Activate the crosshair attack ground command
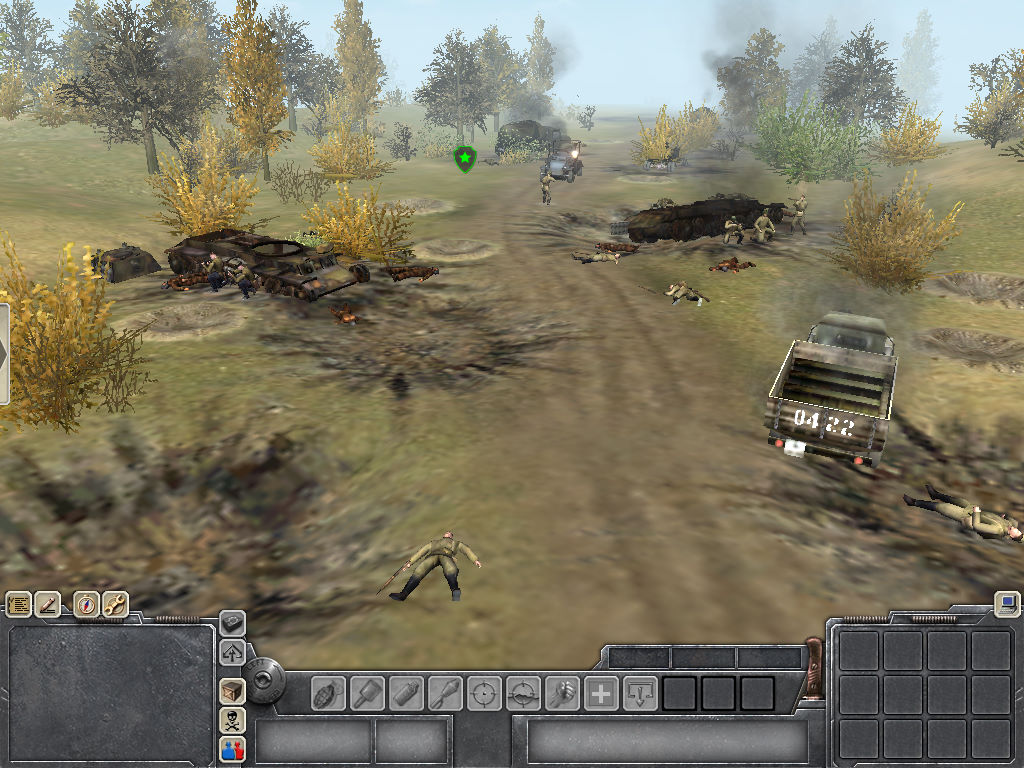 click(523, 693)
